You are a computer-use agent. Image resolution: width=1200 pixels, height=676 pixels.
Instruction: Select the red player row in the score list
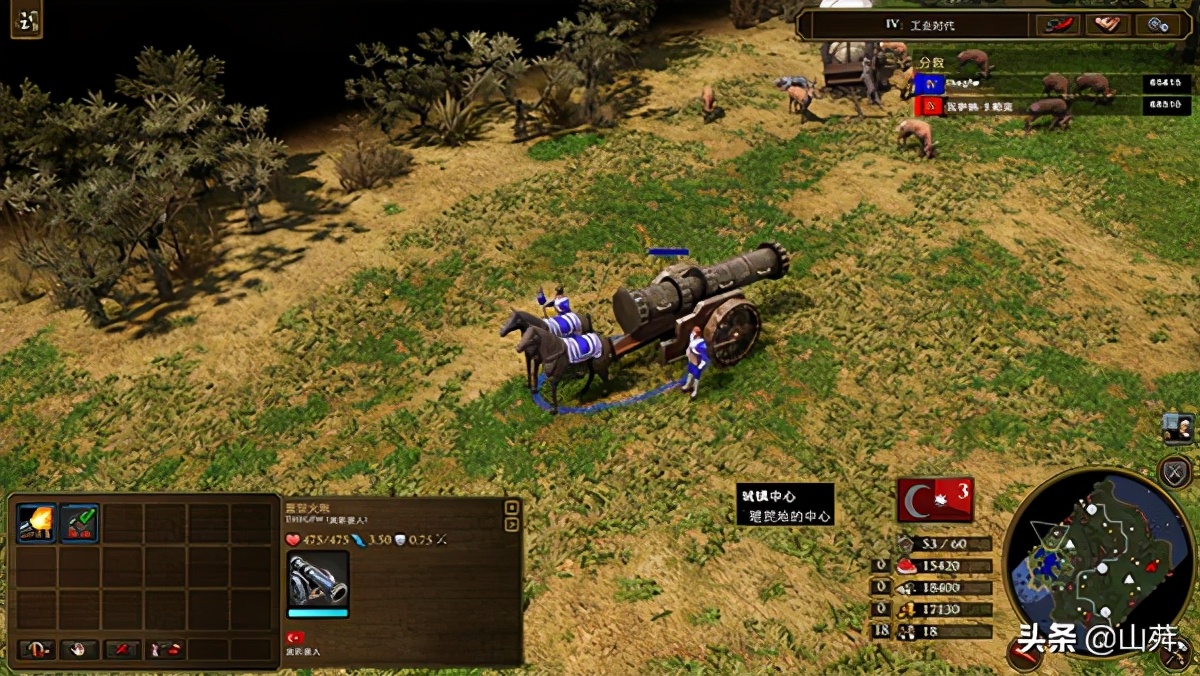[1052, 105]
